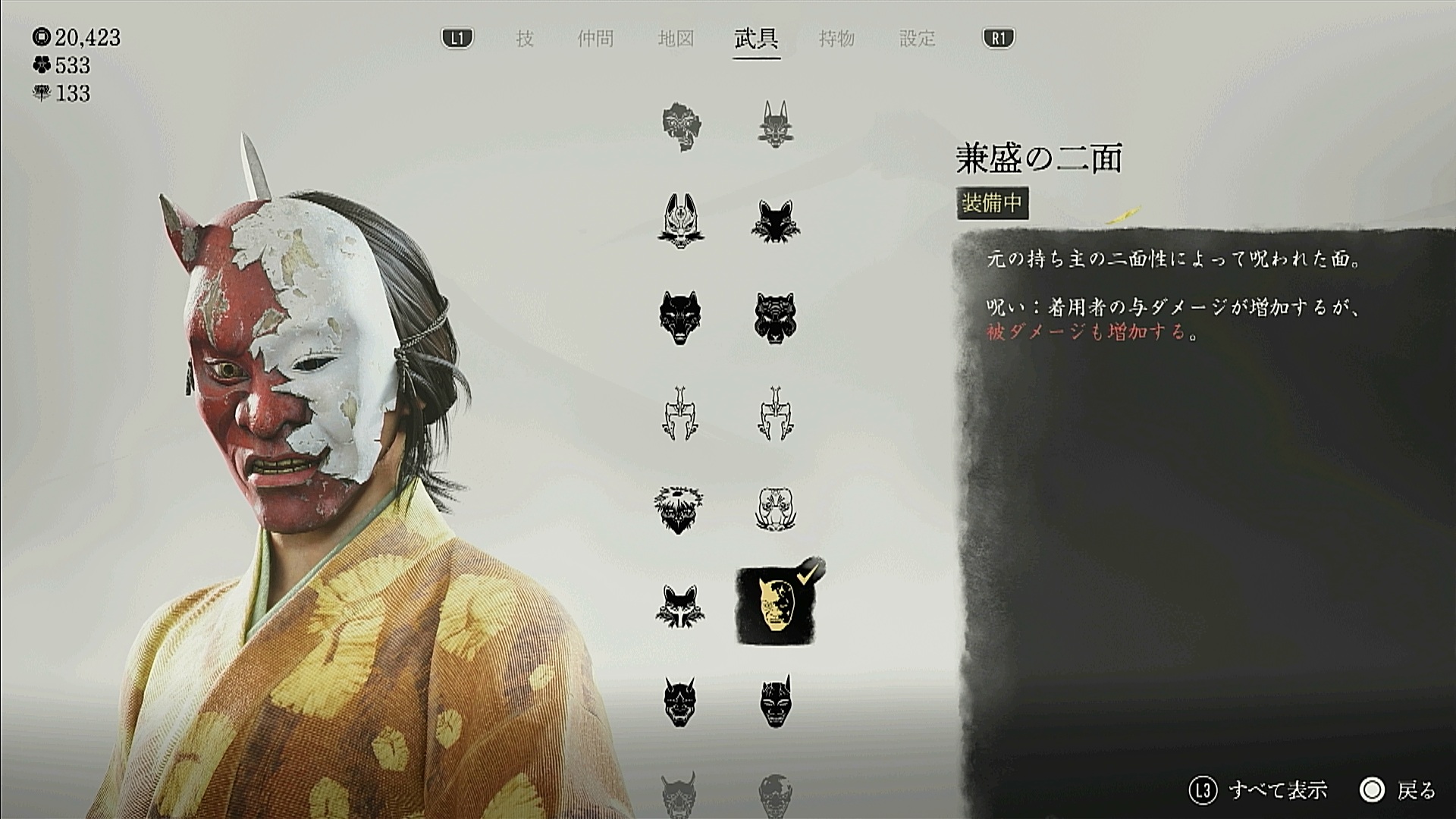Choose the mask with leafy wreath crown
Screen dimensions: 1456x819
click(679, 509)
